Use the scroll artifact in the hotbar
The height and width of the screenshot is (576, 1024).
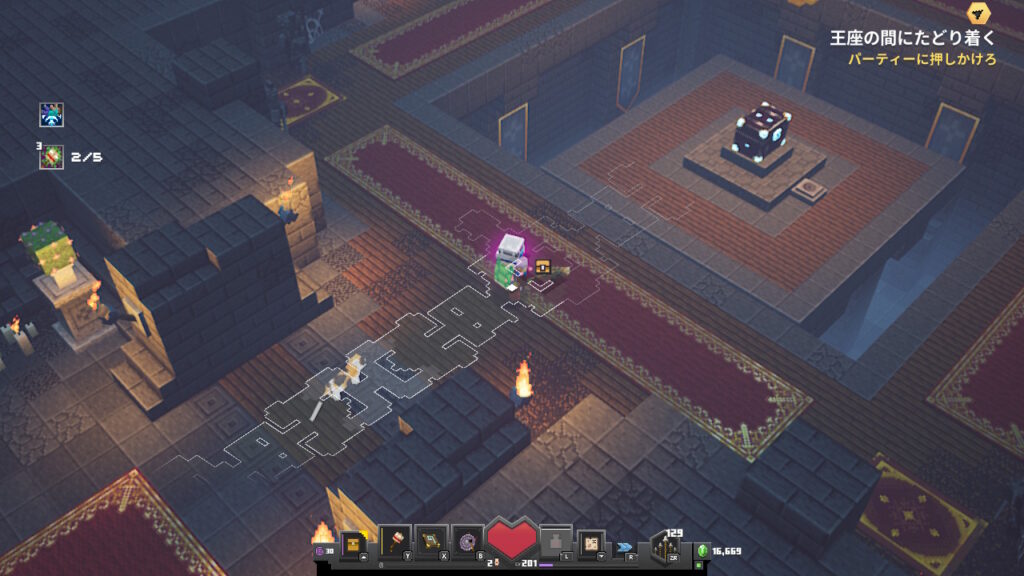pos(430,541)
